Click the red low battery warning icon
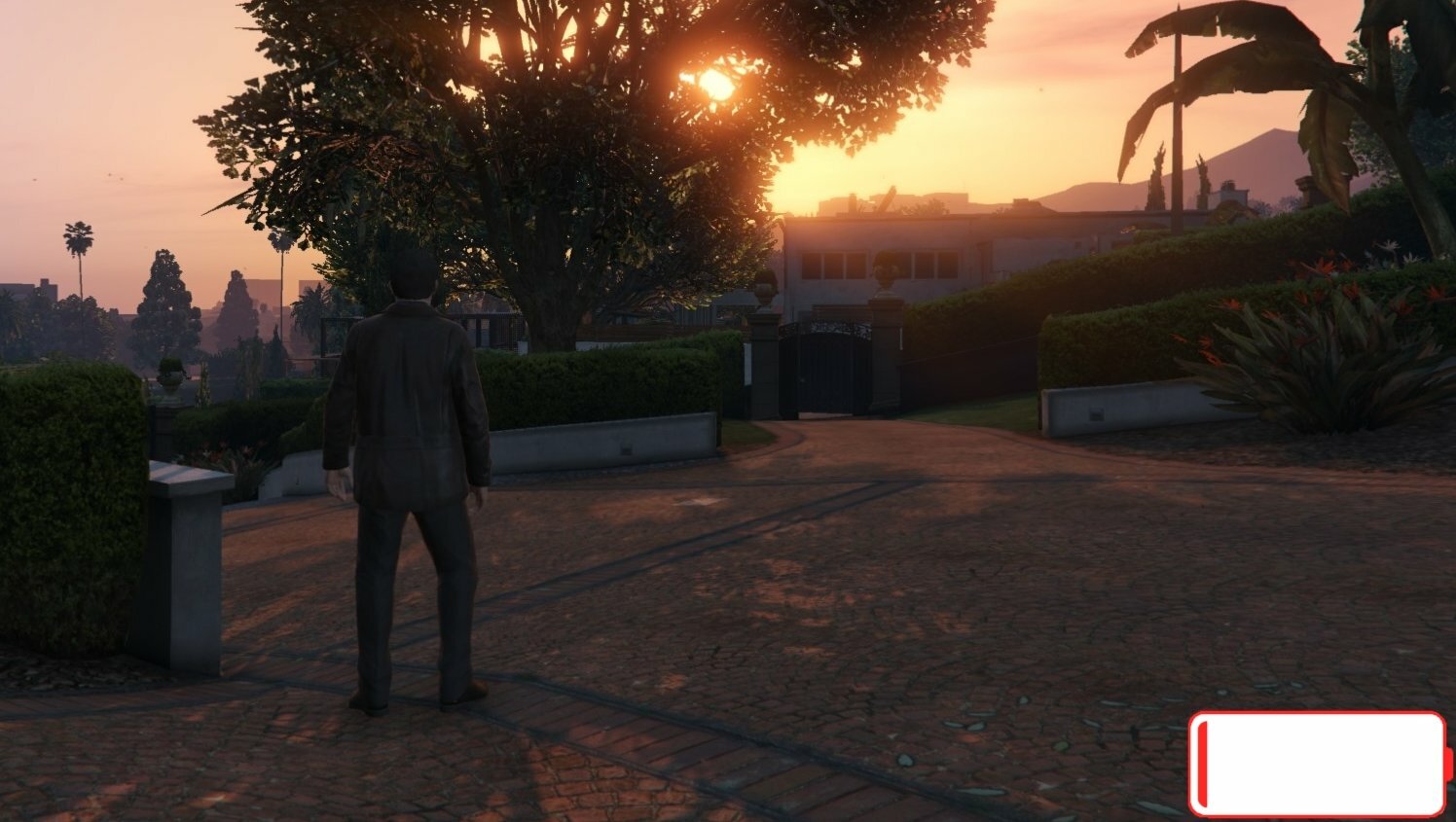1456x822 pixels. point(1319,764)
